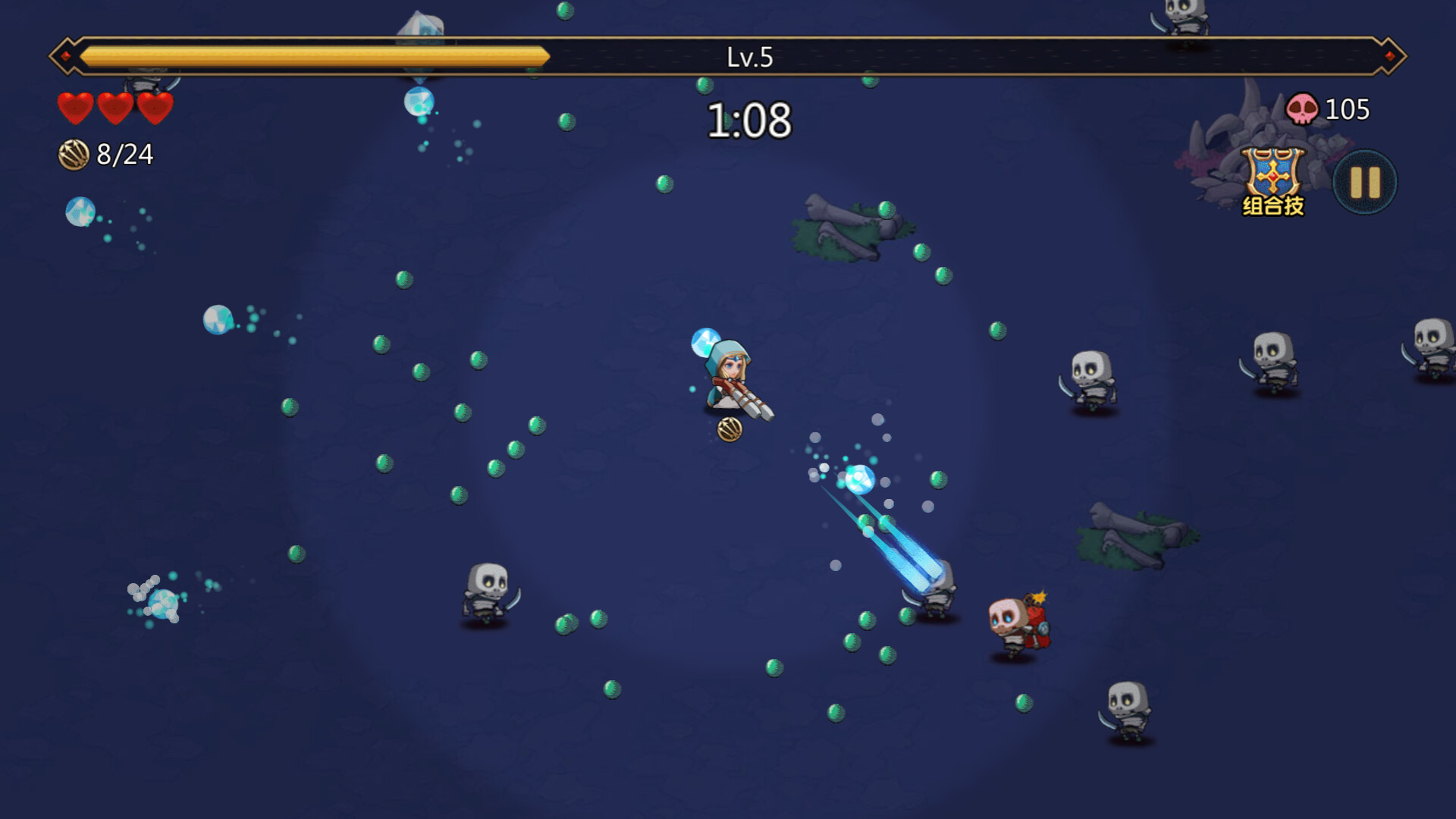Click the gold coin below the hooded archer
This screenshot has width=1456, height=819.
[730, 428]
